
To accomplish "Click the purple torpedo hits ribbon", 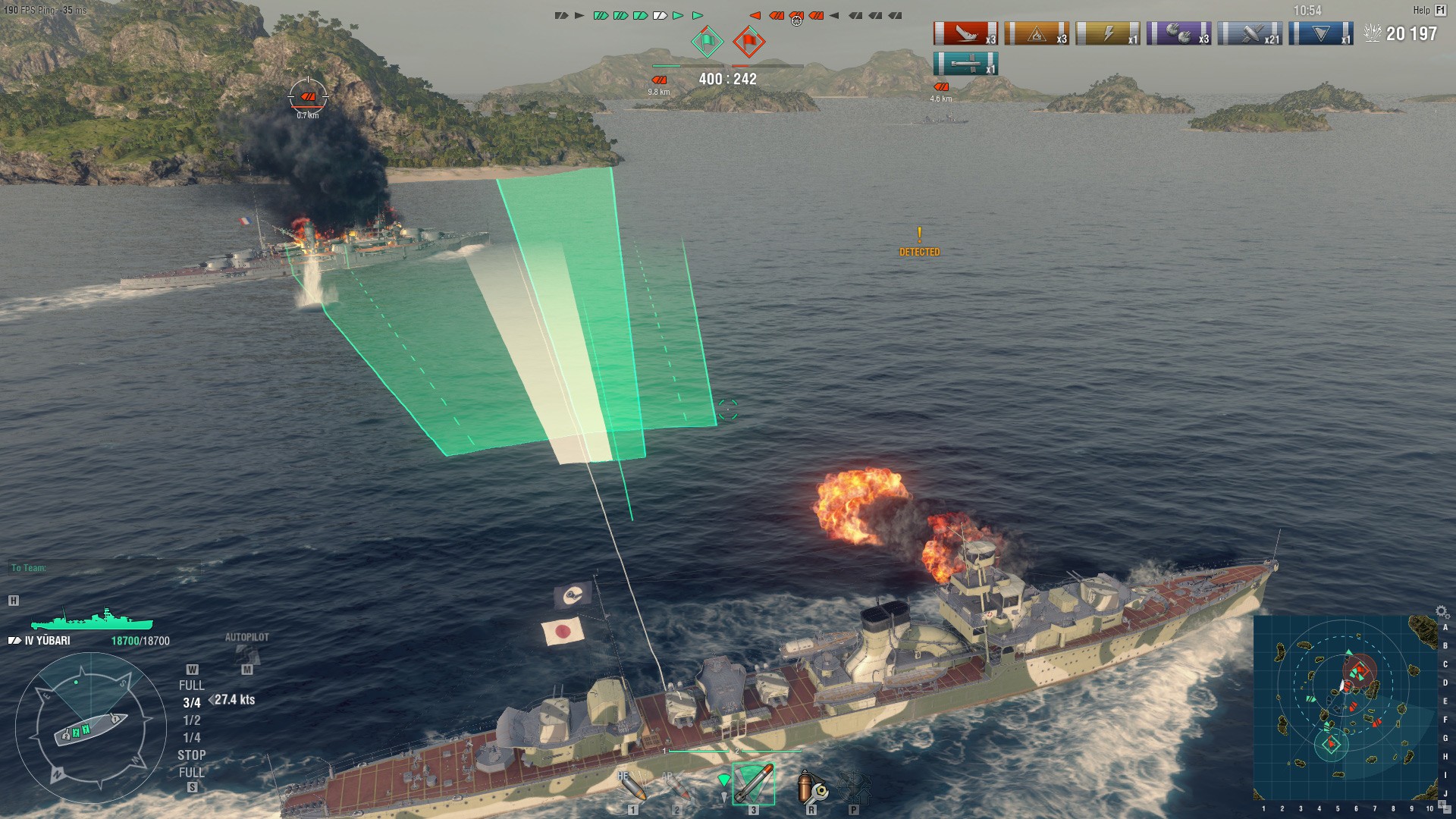I will 1178,34.
